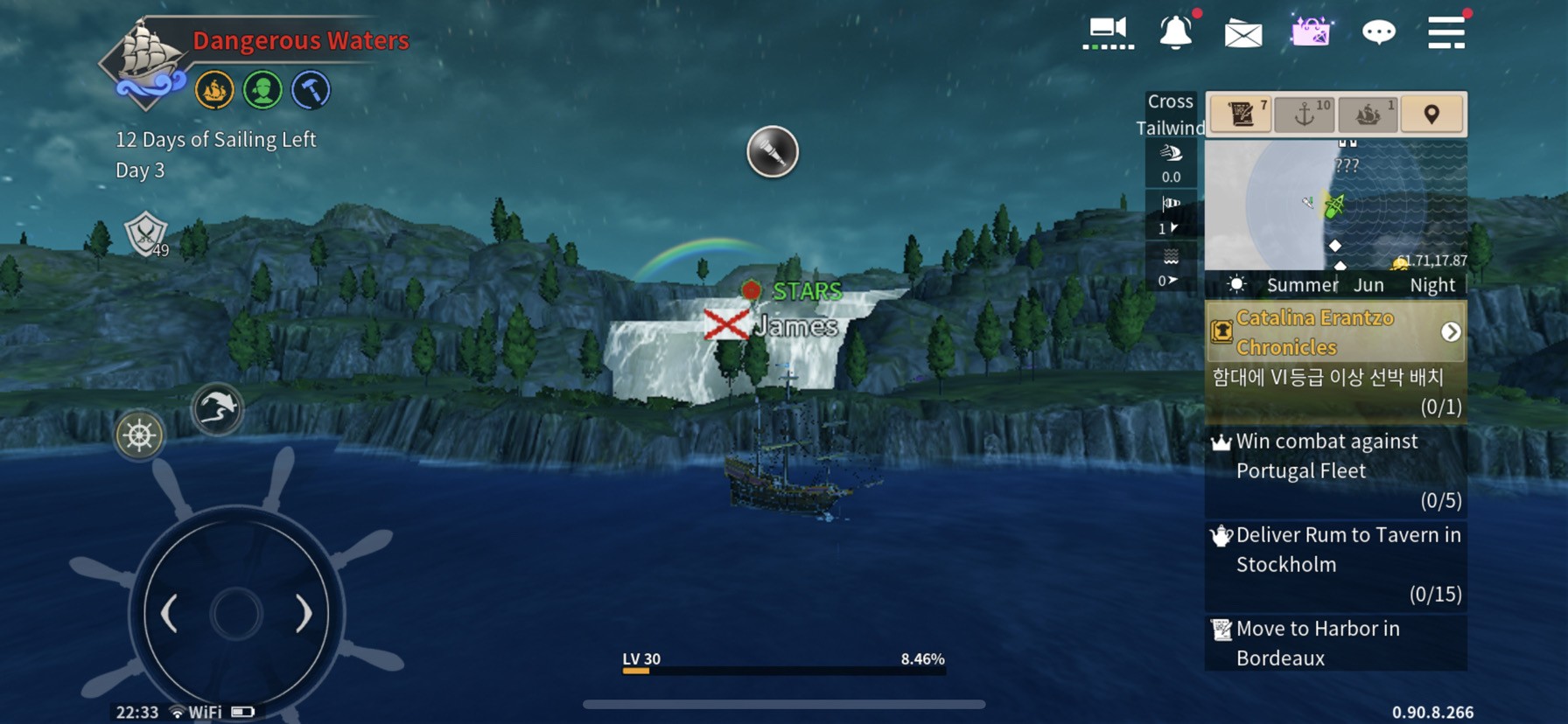Open the chat speech bubble
Screen dimensions: 1568x724
(1378, 33)
